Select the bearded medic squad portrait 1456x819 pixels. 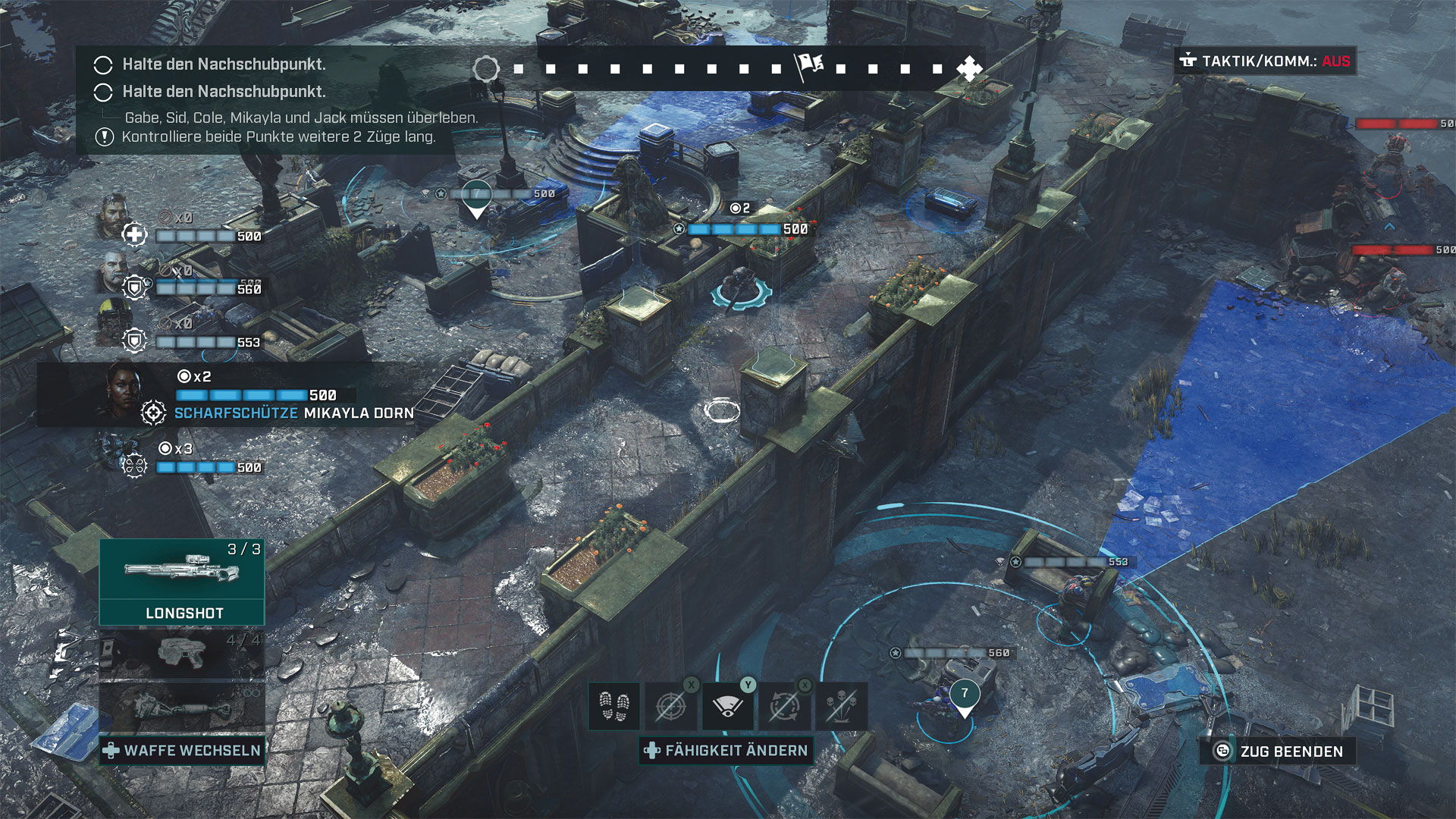[x=115, y=215]
